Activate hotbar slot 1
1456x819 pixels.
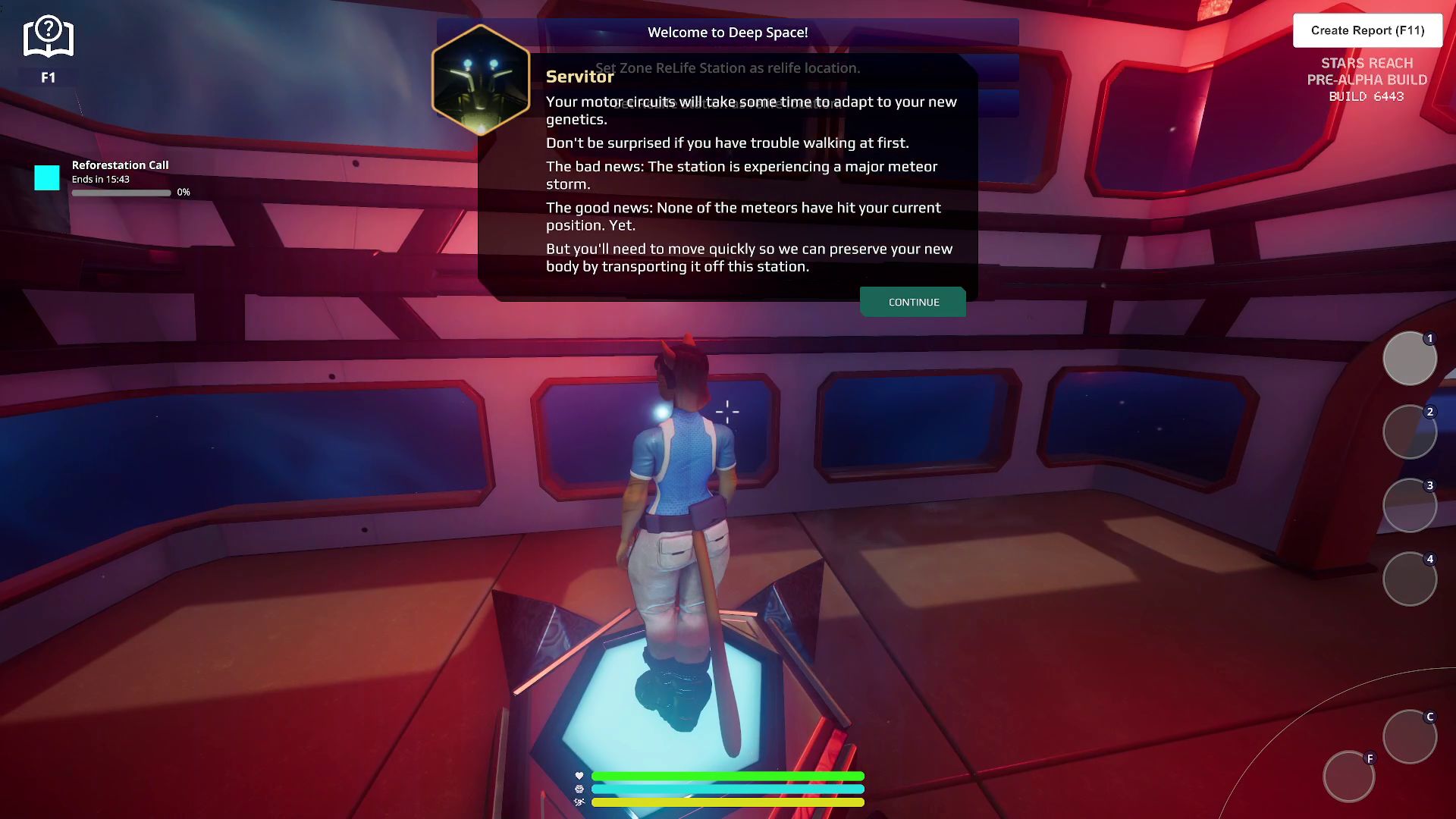pos(1410,359)
